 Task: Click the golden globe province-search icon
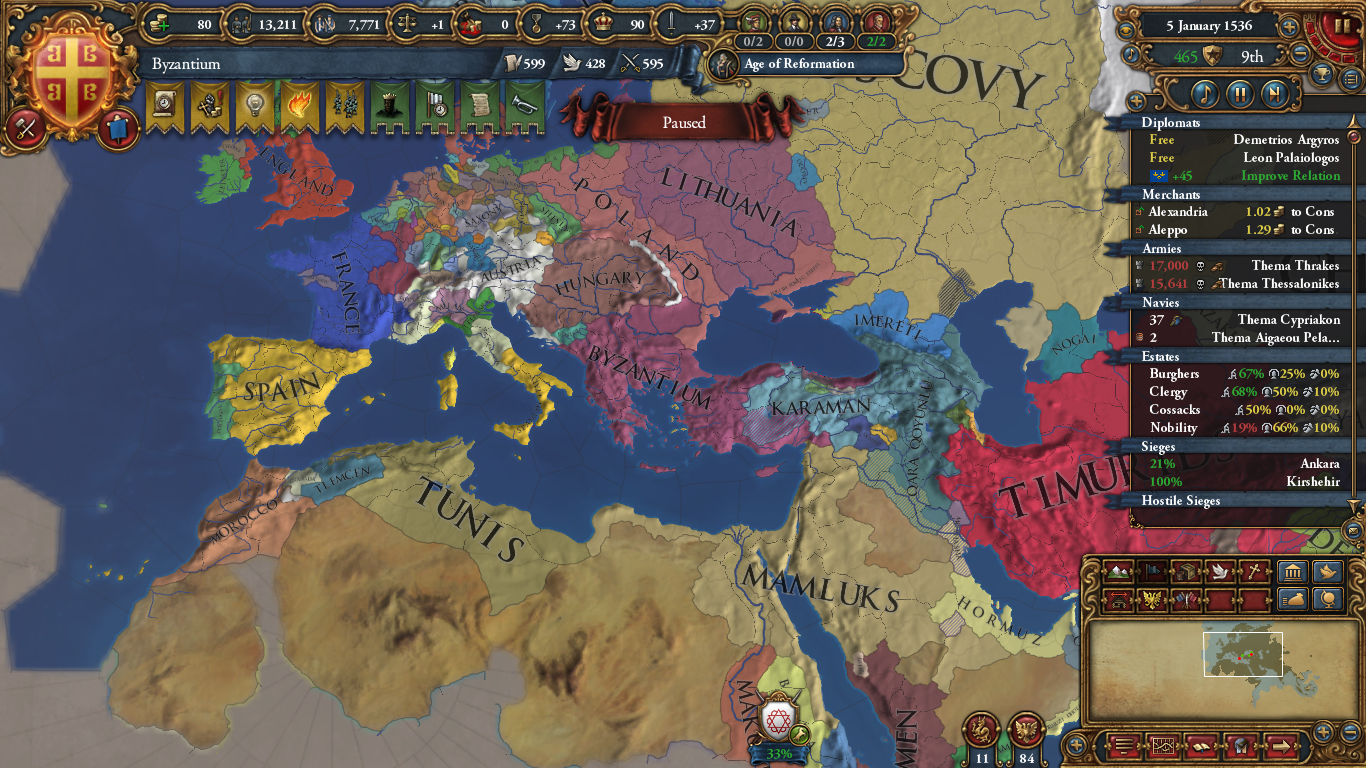[1328, 599]
